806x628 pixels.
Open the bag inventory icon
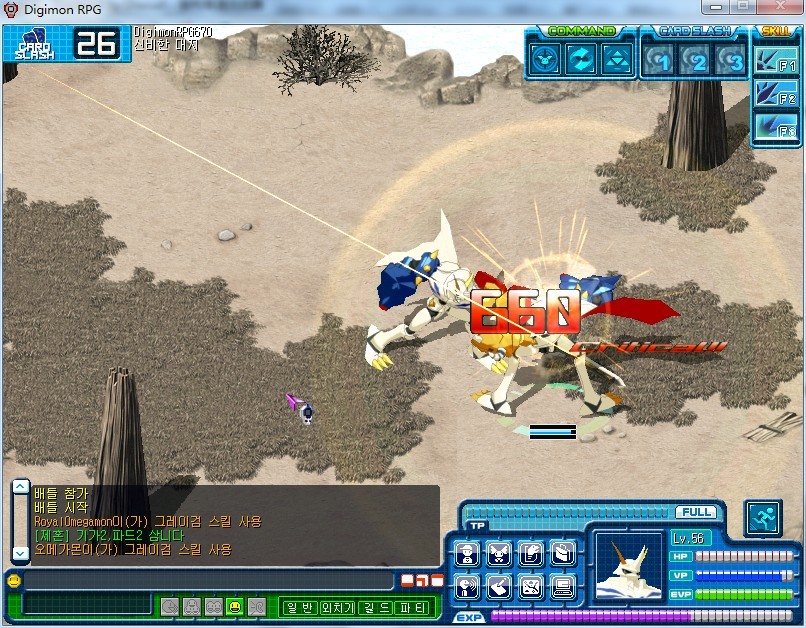[x=563, y=554]
